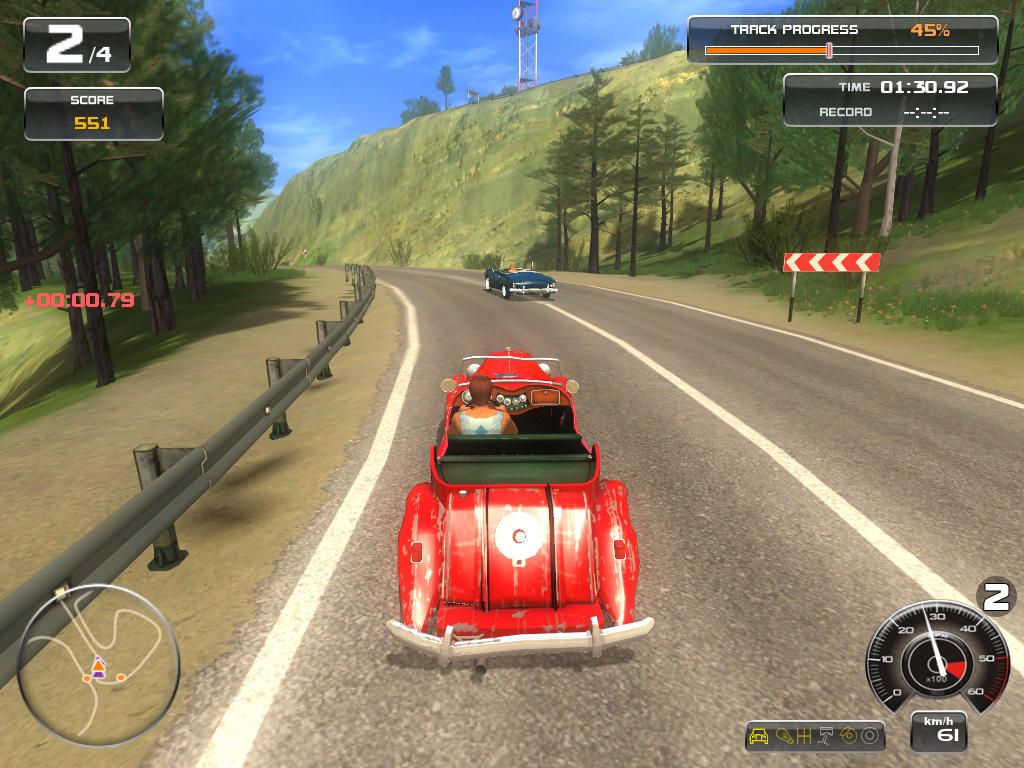The width and height of the screenshot is (1024, 768).
Task: Click the tachometer dial
Action: pos(935,657)
